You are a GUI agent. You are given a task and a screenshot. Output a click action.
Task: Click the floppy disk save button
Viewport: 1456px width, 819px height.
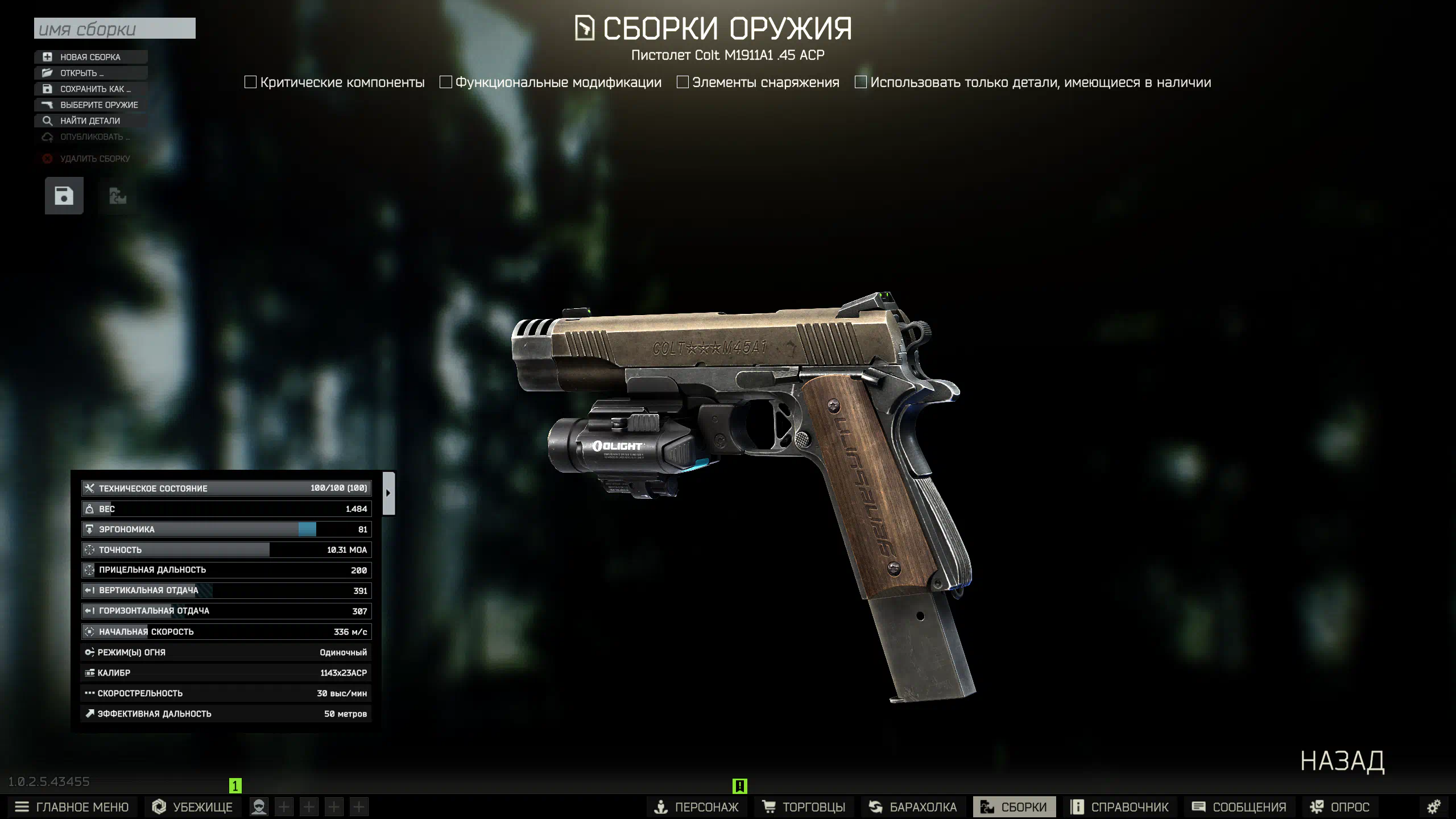pyautogui.click(x=64, y=196)
